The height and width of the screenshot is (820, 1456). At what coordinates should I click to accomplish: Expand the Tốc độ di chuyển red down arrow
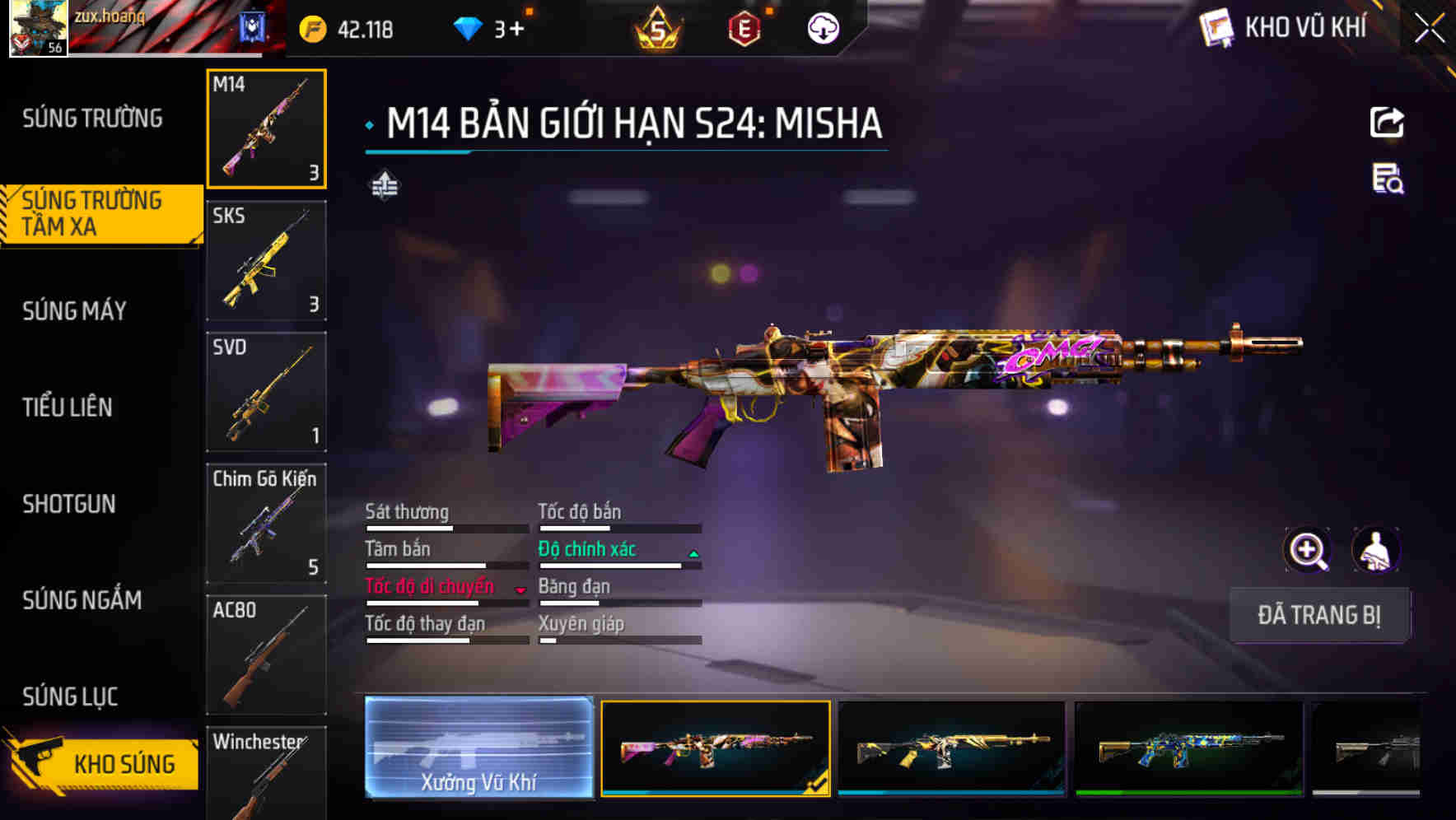(520, 588)
